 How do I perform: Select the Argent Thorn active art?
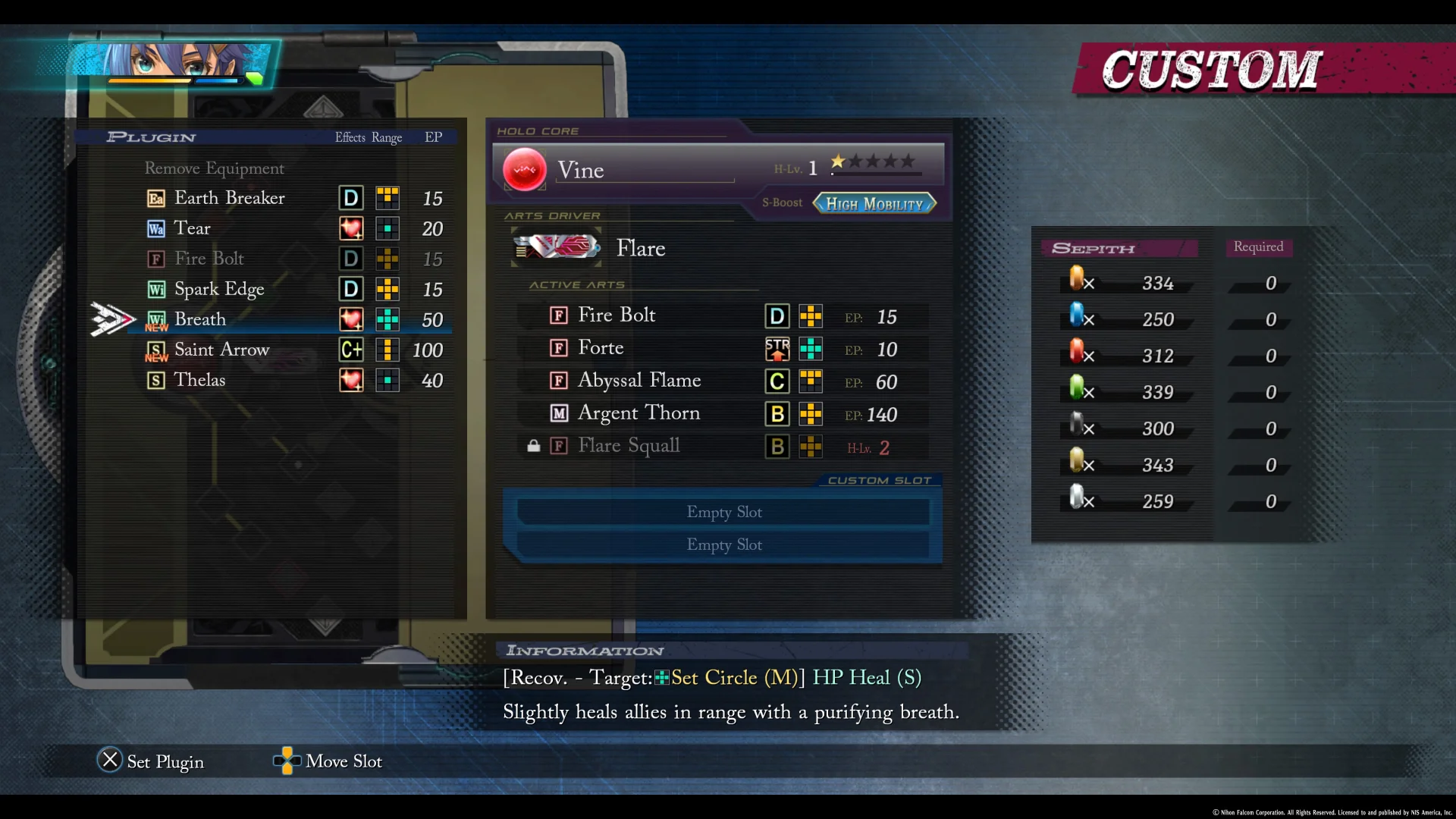point(639,413)
